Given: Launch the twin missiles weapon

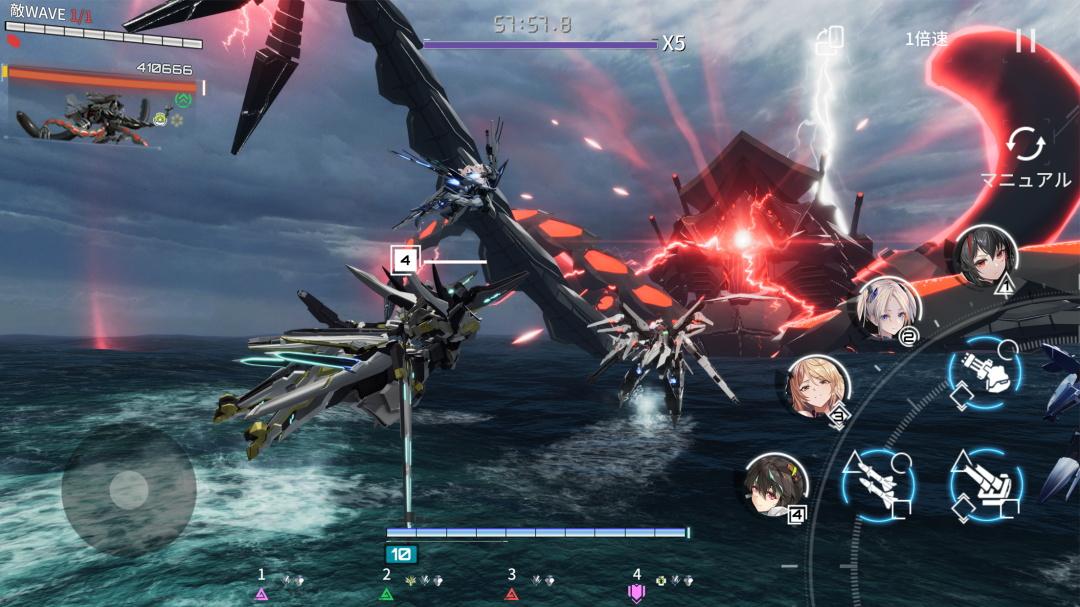Looking at the screenshot, I should pos(877,485).
